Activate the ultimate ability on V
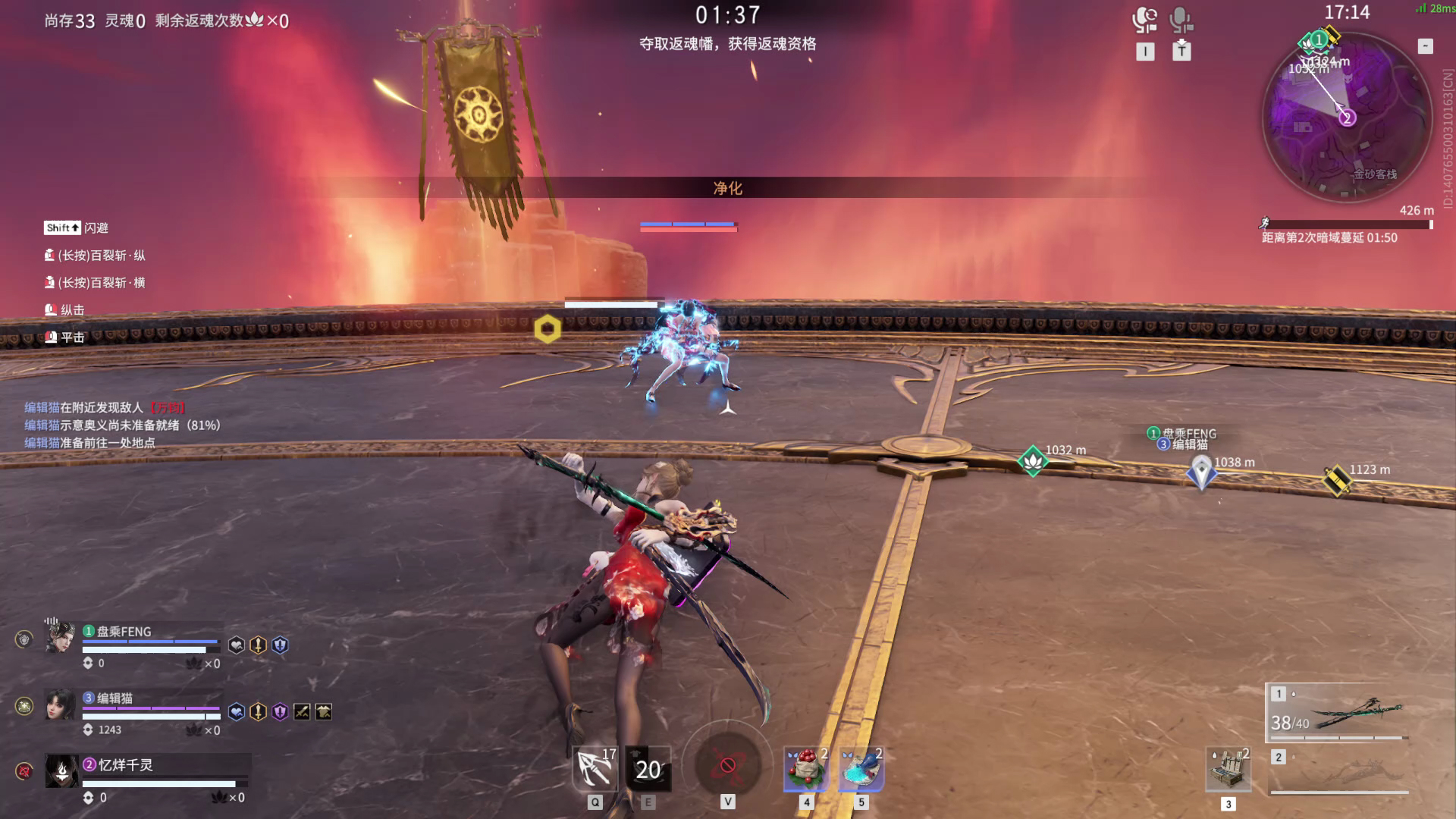This screenshot has width=1456, height=819. pyautogui.click(x=729, y=766)
